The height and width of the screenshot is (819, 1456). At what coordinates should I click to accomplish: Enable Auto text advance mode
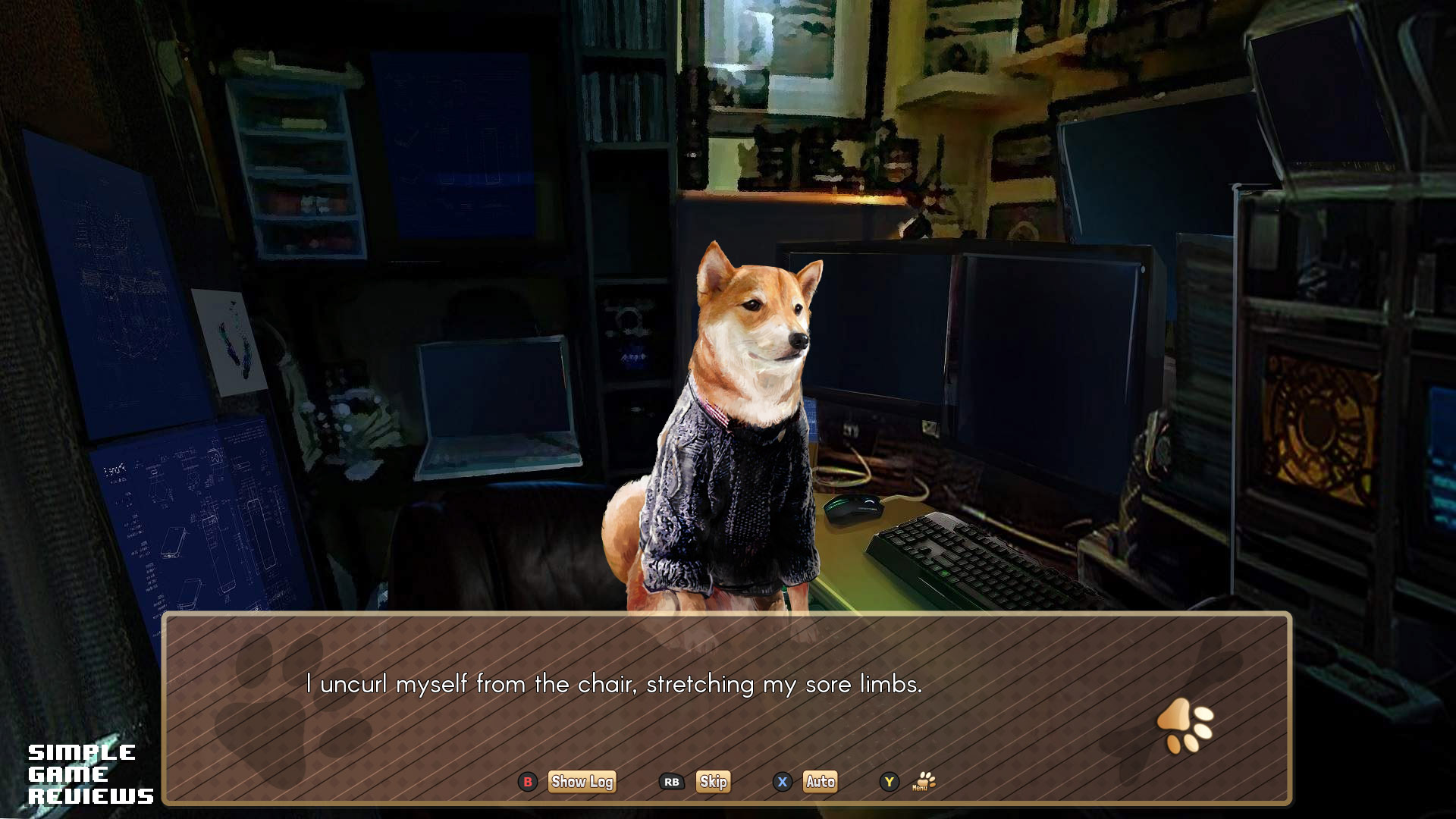820,782
